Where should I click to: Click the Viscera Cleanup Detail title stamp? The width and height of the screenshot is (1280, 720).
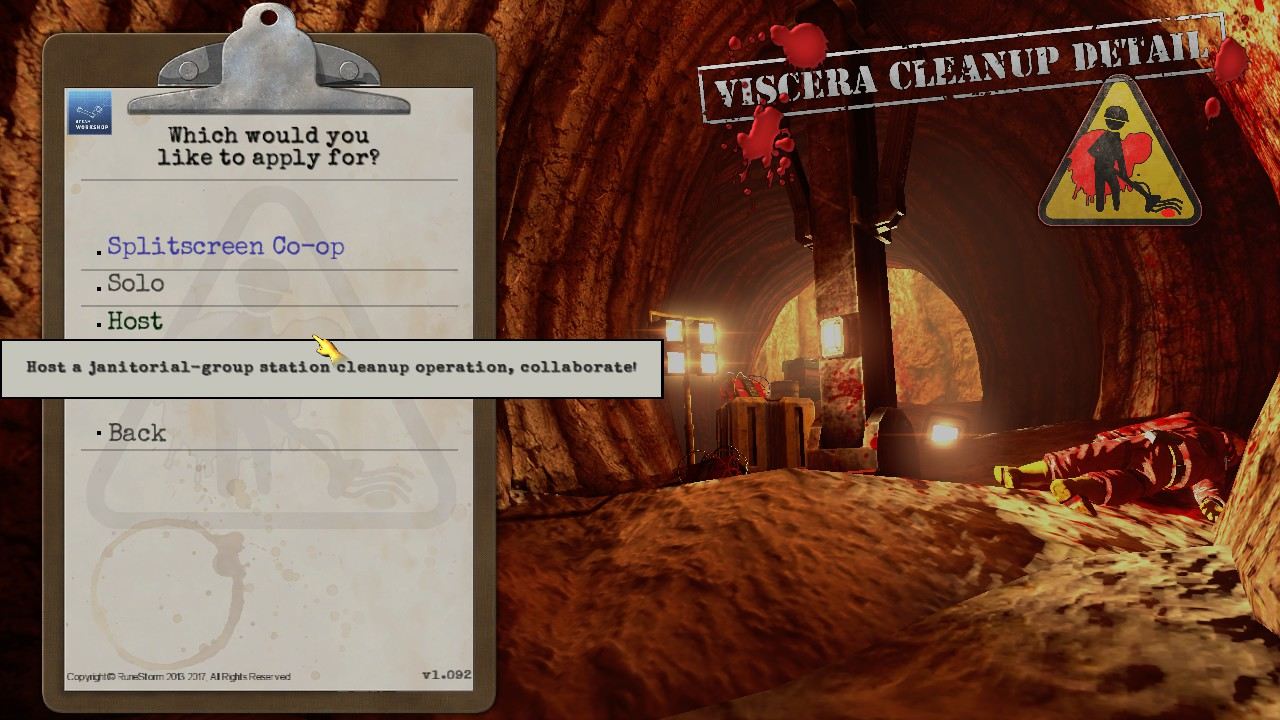[960, 62]
